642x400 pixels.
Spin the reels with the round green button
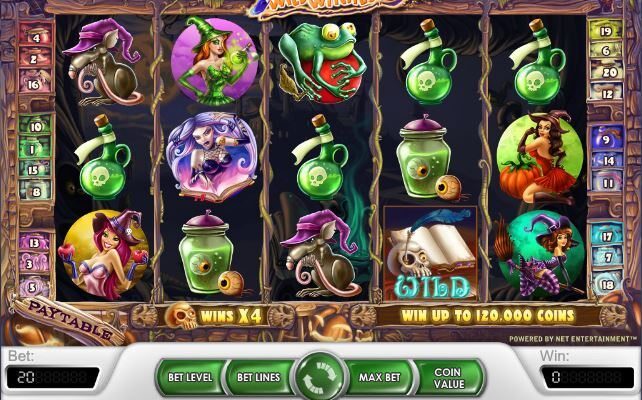coord(321,378)
